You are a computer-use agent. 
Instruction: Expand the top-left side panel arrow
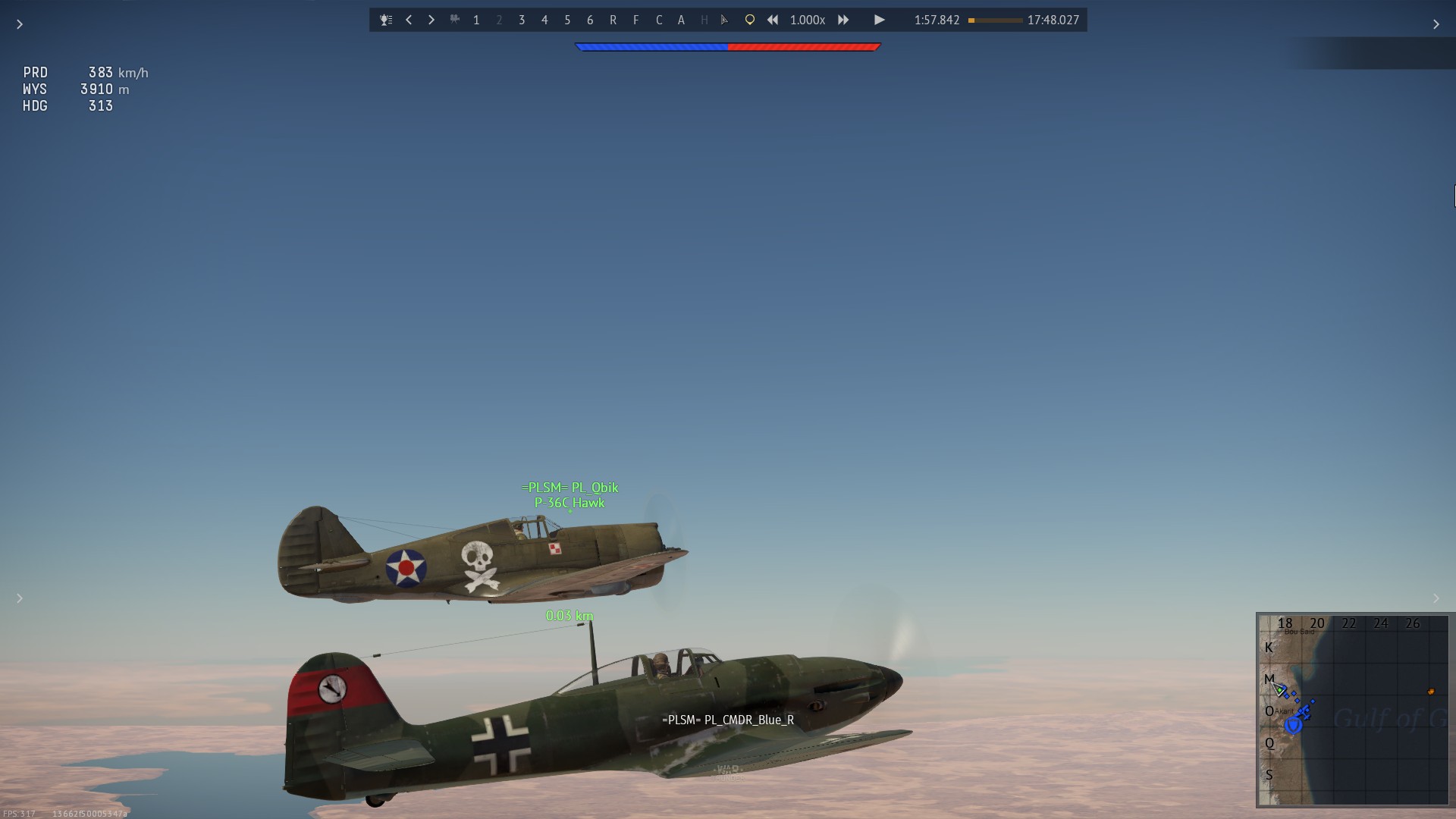(20, 24)
